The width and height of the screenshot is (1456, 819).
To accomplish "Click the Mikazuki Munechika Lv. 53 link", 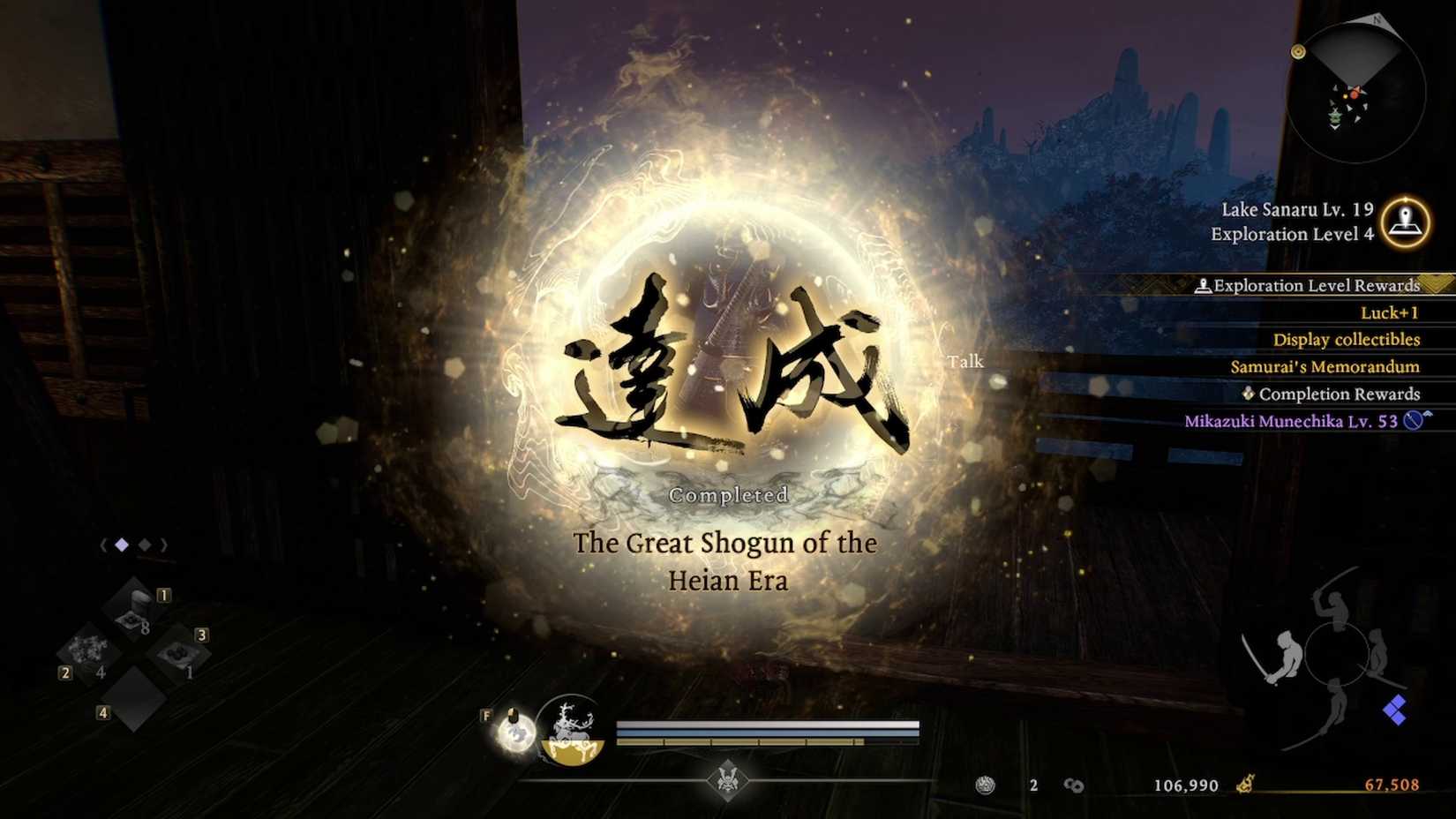I will 1293,421.
